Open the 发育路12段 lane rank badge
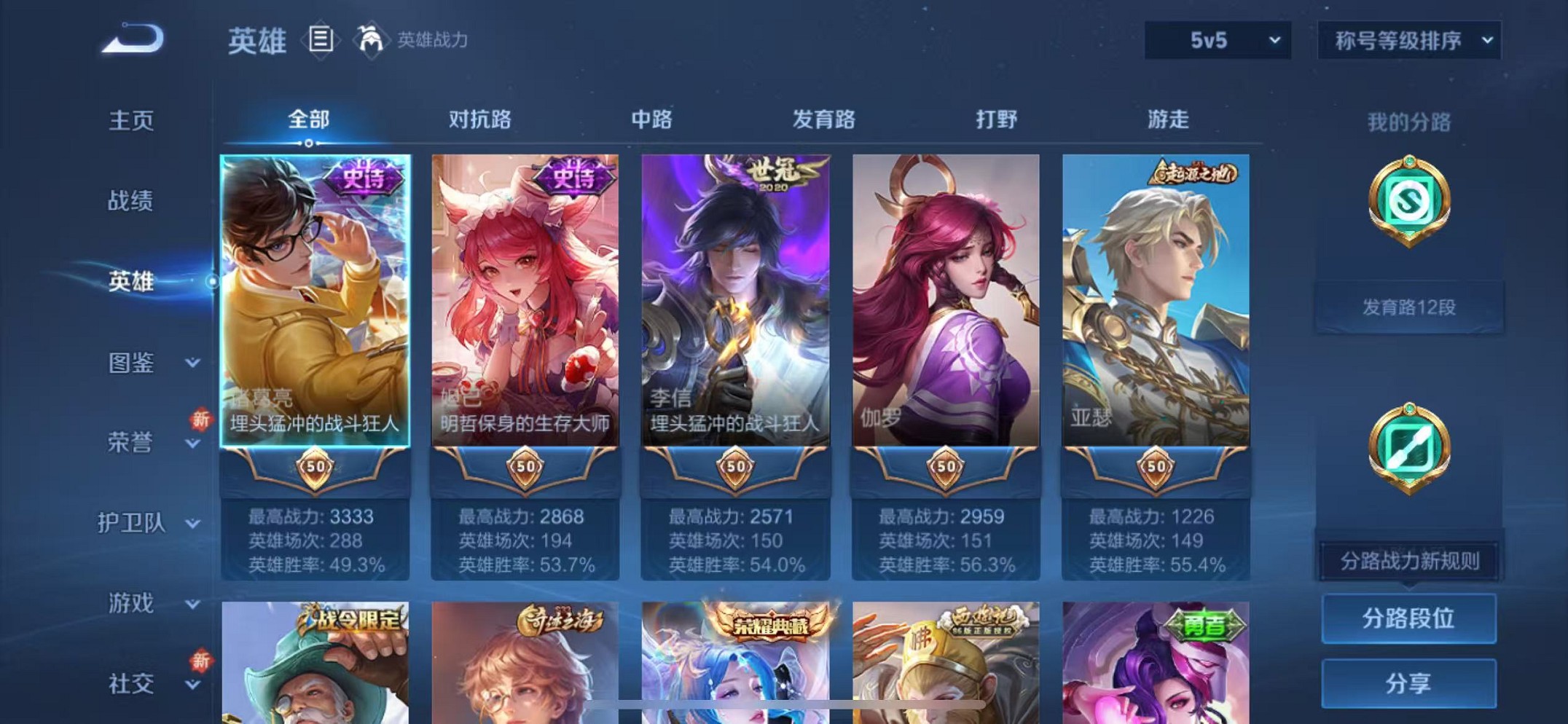Screen dimensions: 1568x724 point(1409,309)
